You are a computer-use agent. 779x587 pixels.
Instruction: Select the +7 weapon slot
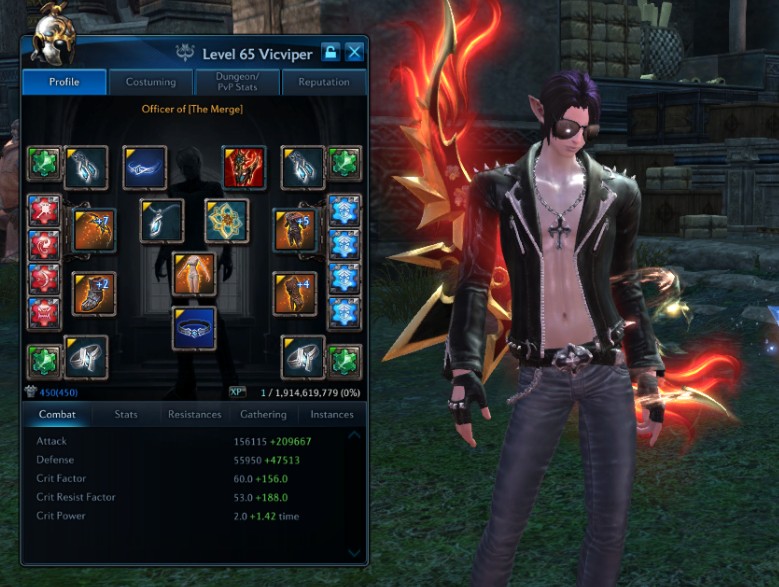94,230
